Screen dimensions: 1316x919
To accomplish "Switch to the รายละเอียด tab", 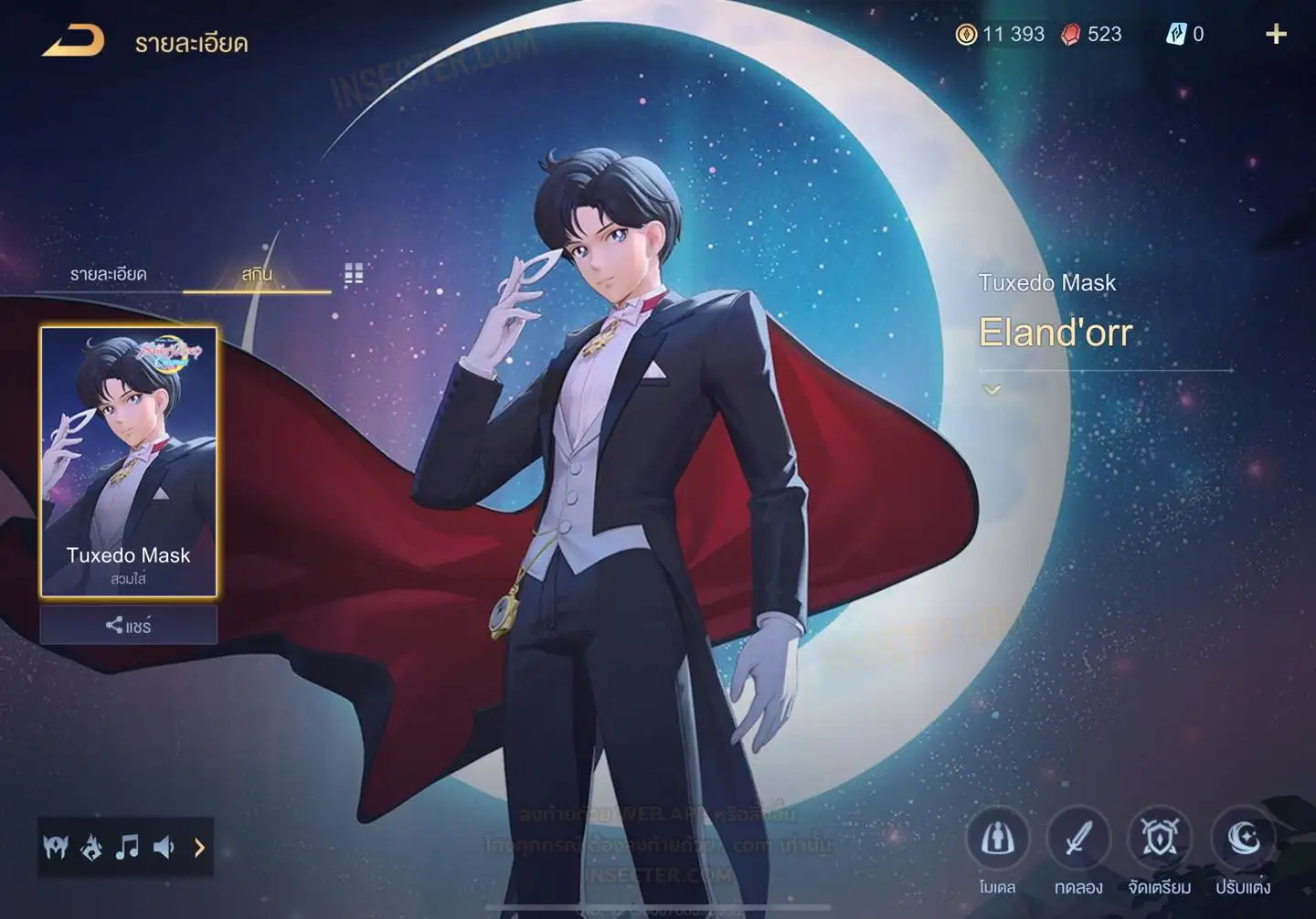I will 108,274.
